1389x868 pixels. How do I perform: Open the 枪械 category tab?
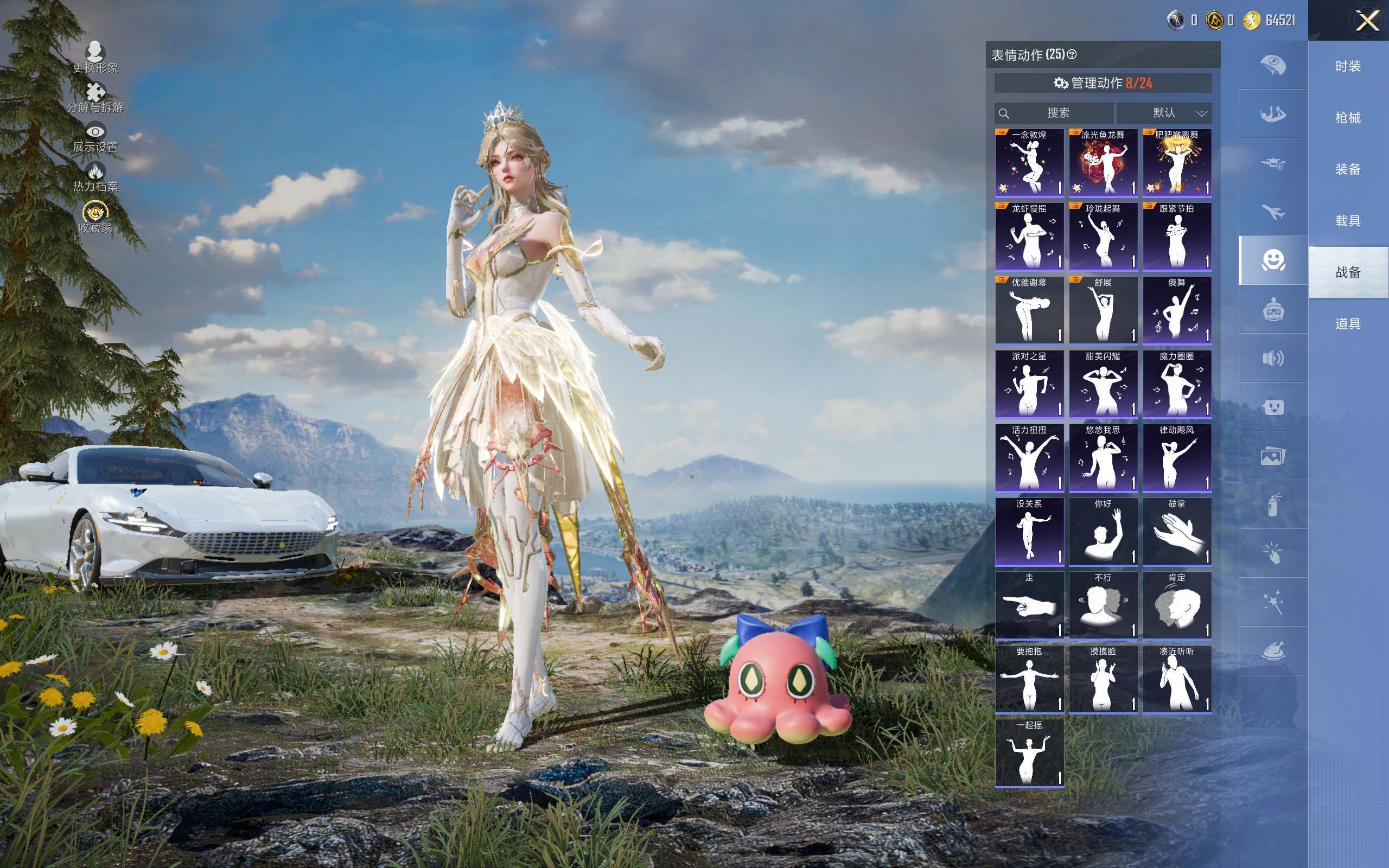pyautogui.click(x=1348, y=118)
